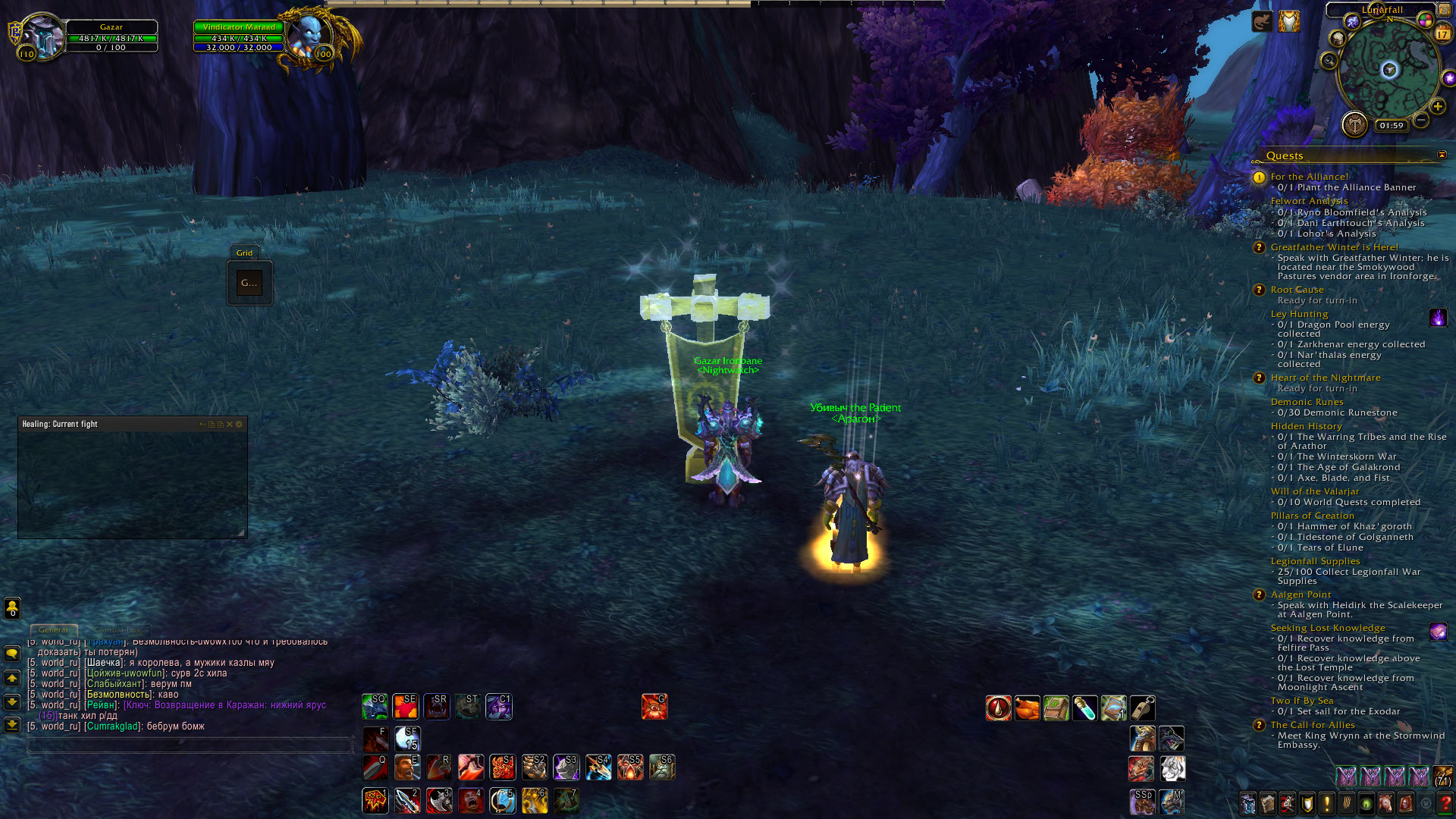
Task: Switch to the Combat Log chat tab
Action: [118, 630]
